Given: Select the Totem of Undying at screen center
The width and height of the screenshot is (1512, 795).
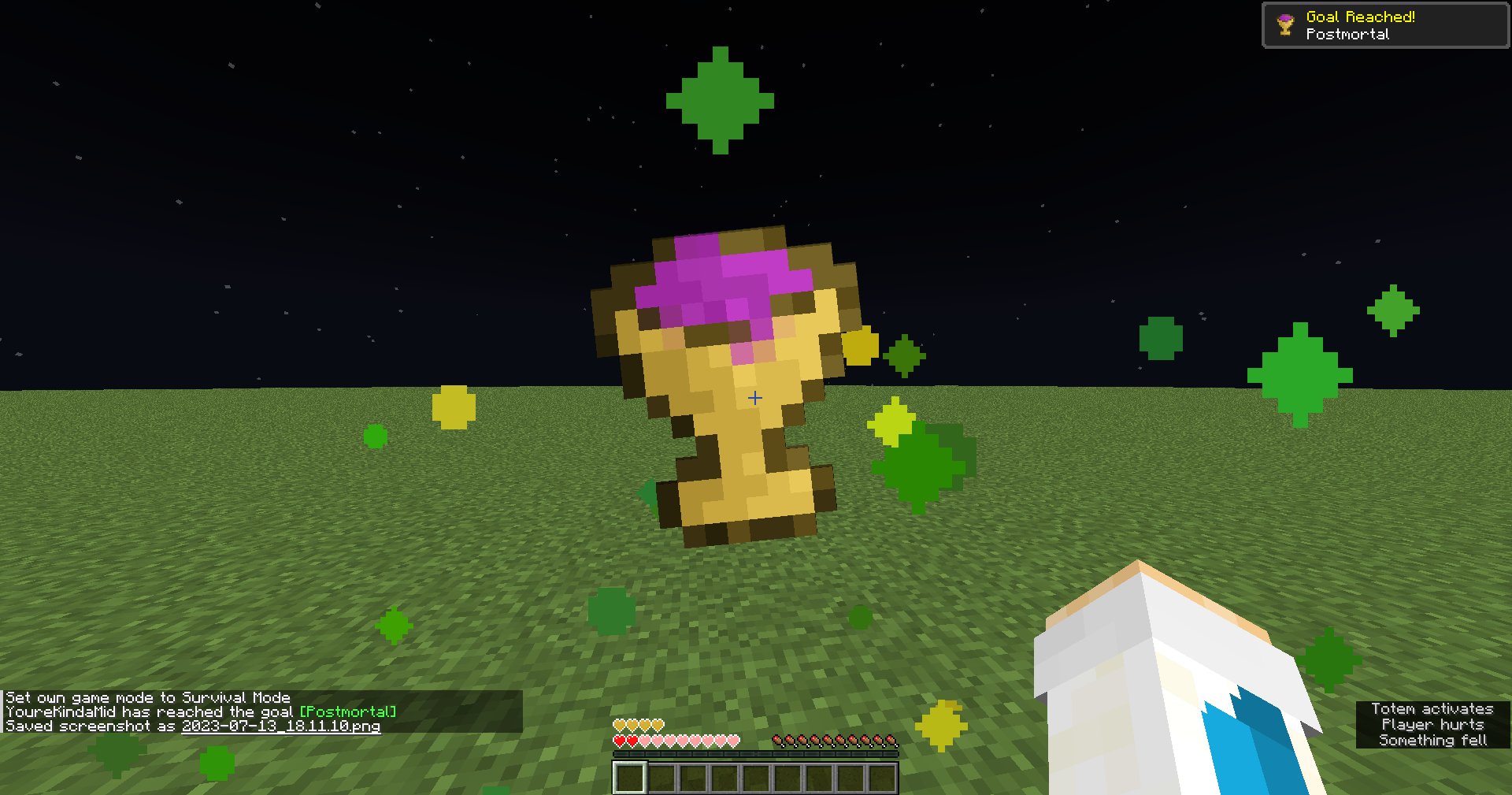Looking at the screenshot, I should [732, 386].
